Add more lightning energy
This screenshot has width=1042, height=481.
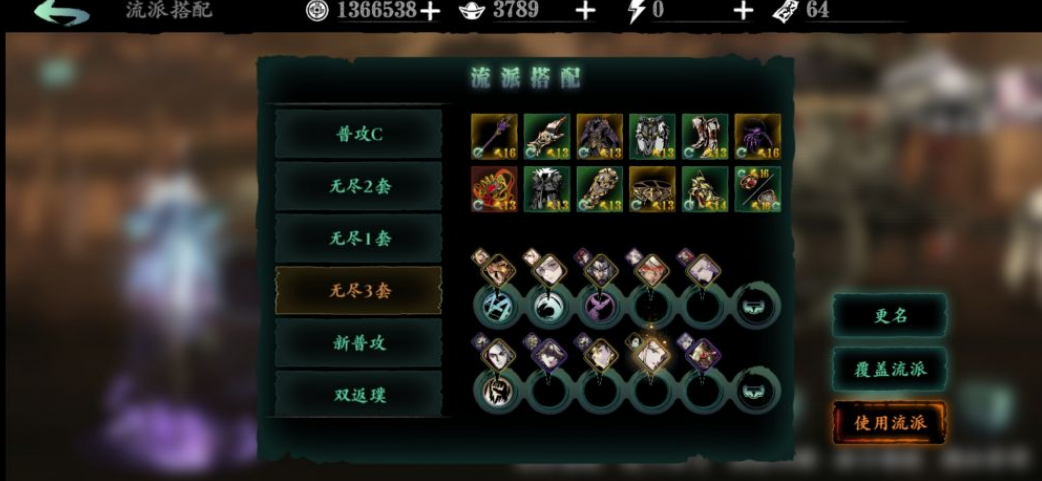point(743,11)
